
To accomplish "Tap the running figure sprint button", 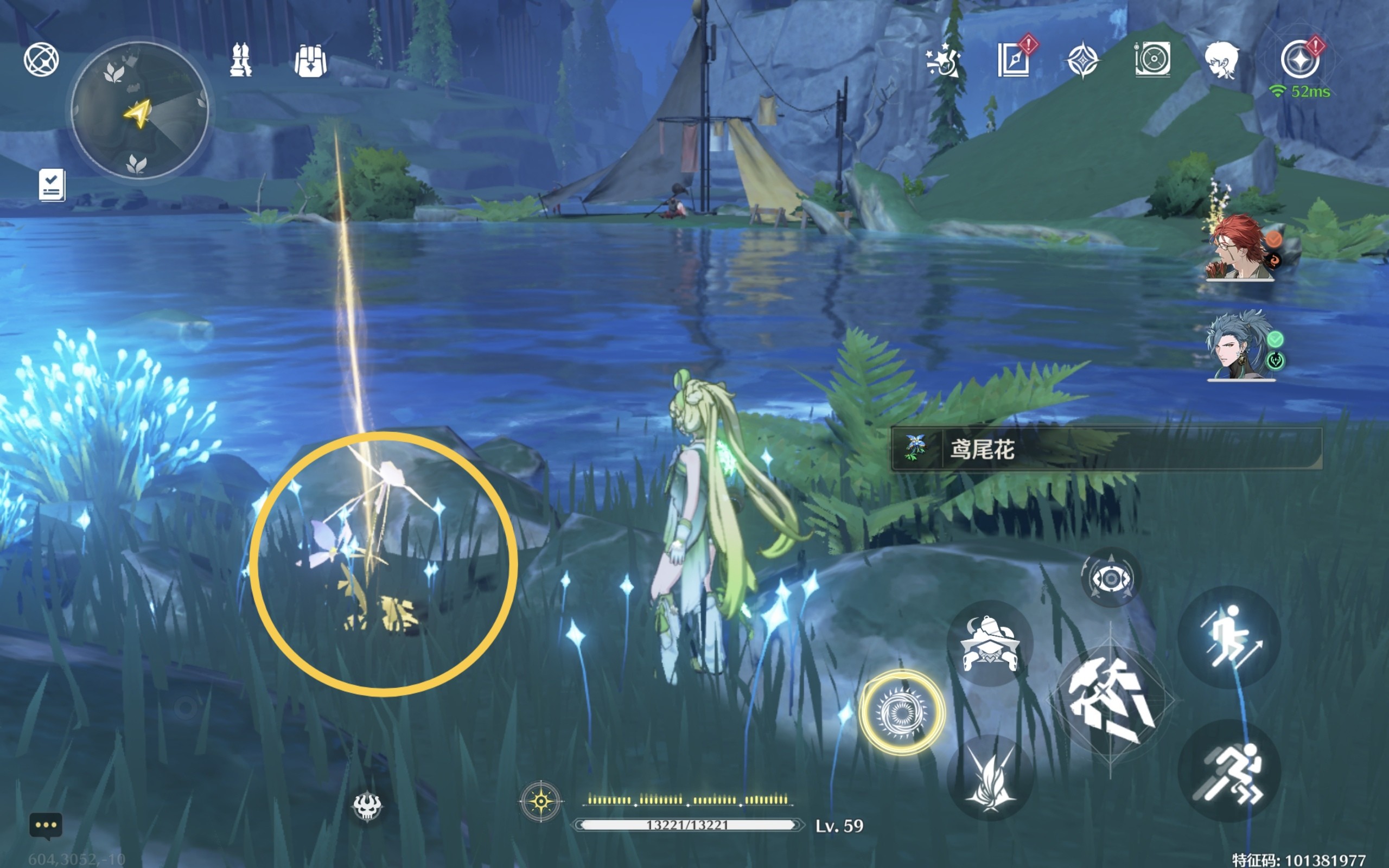I will [1229, 771].
